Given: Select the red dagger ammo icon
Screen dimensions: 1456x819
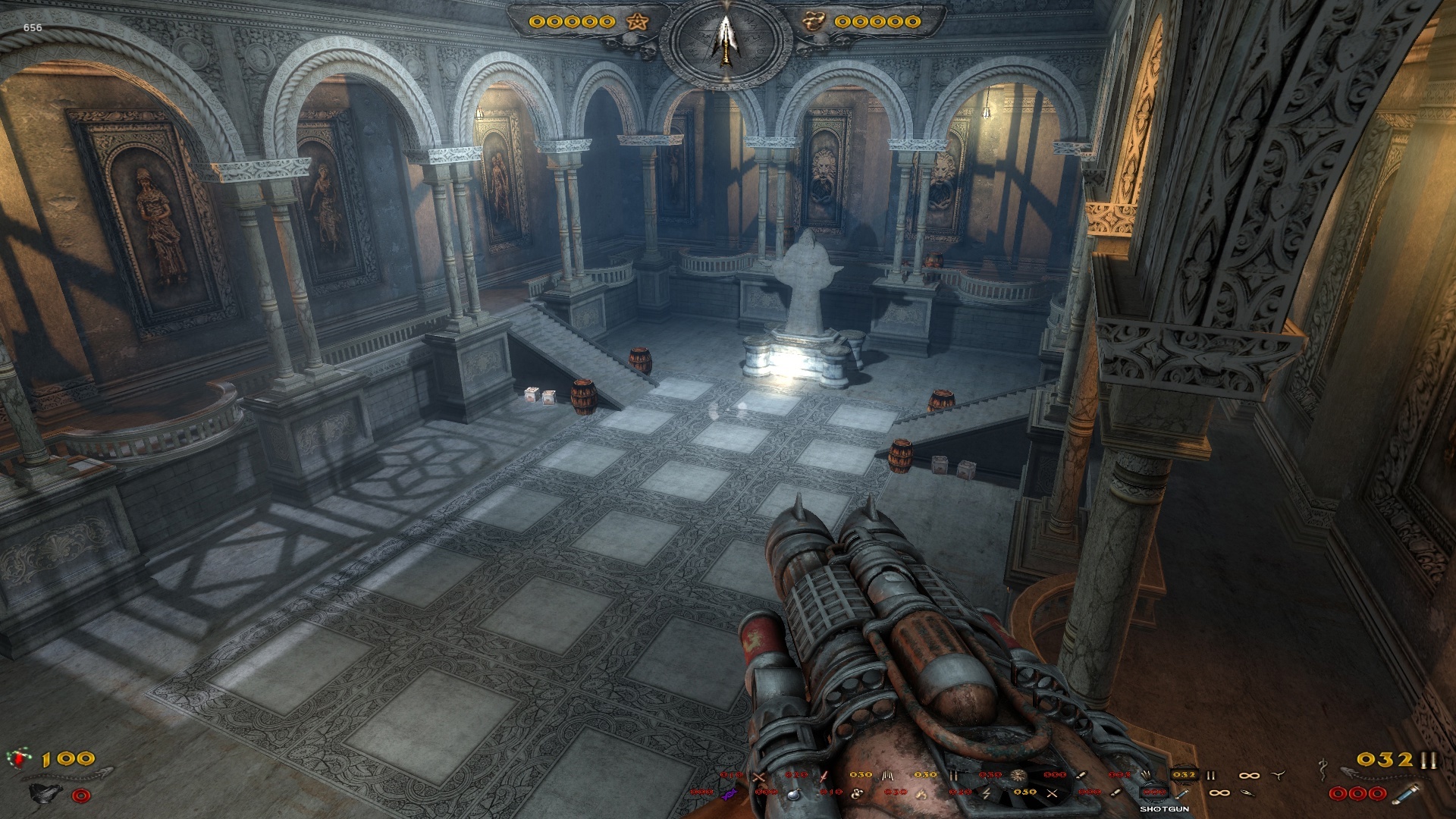Looking at the screenshot, I should [x=824, y=775].
